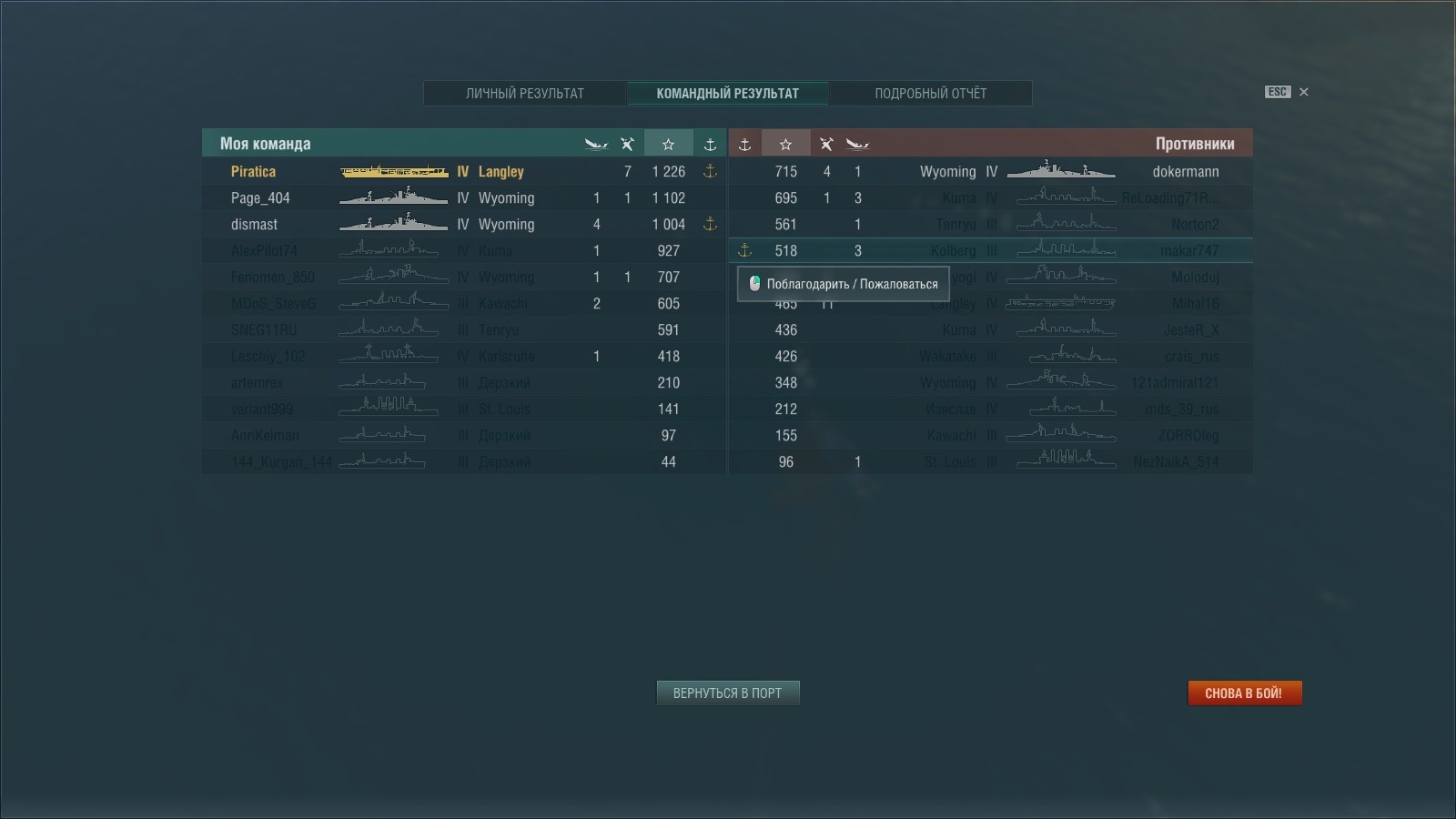This screenshot has width=1456, height=819.
Task: Click the crossed-swords kills header icon on left team
Action: 626,143
